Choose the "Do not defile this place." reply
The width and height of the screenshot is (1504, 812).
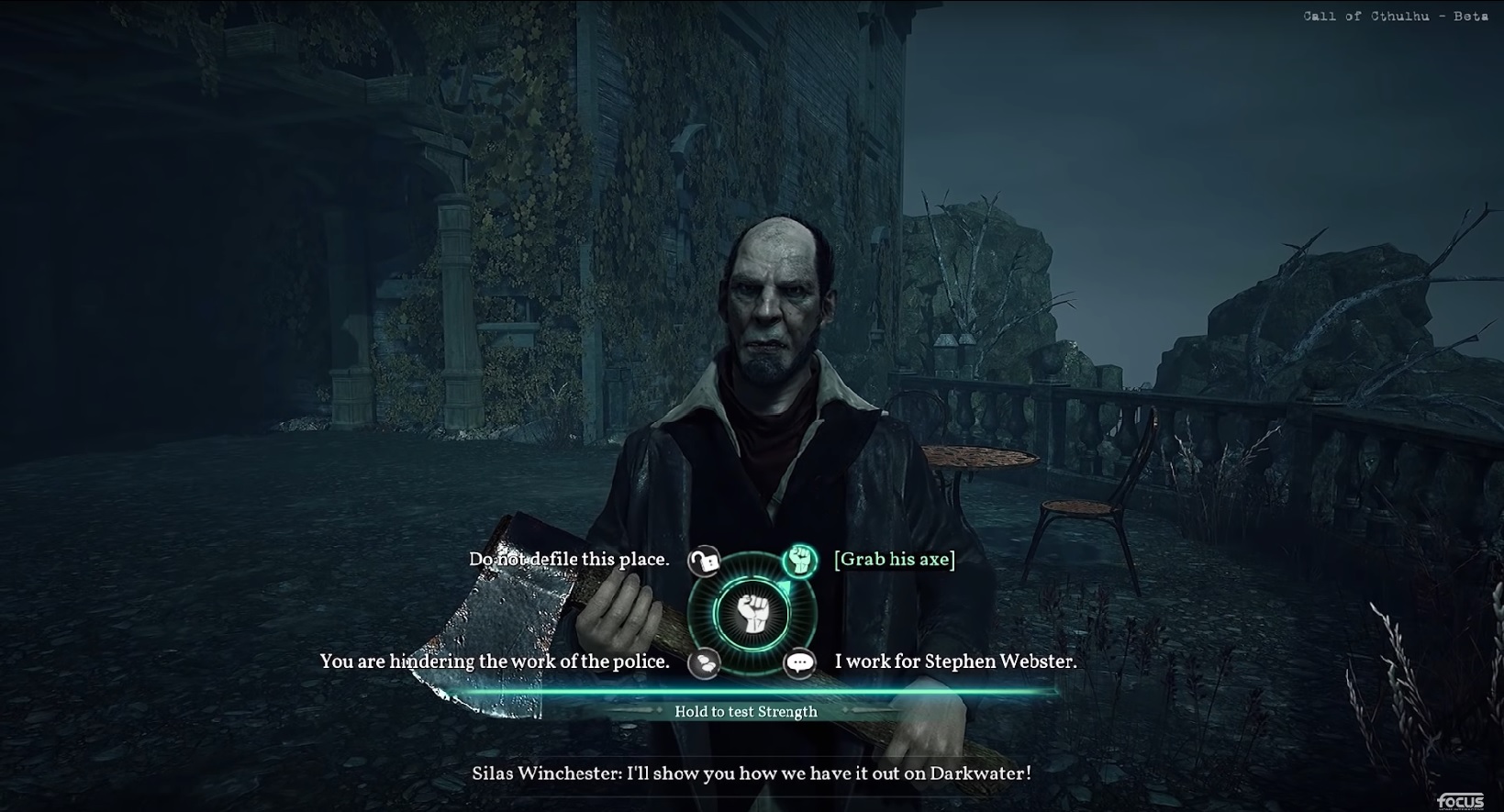(569, 560)
